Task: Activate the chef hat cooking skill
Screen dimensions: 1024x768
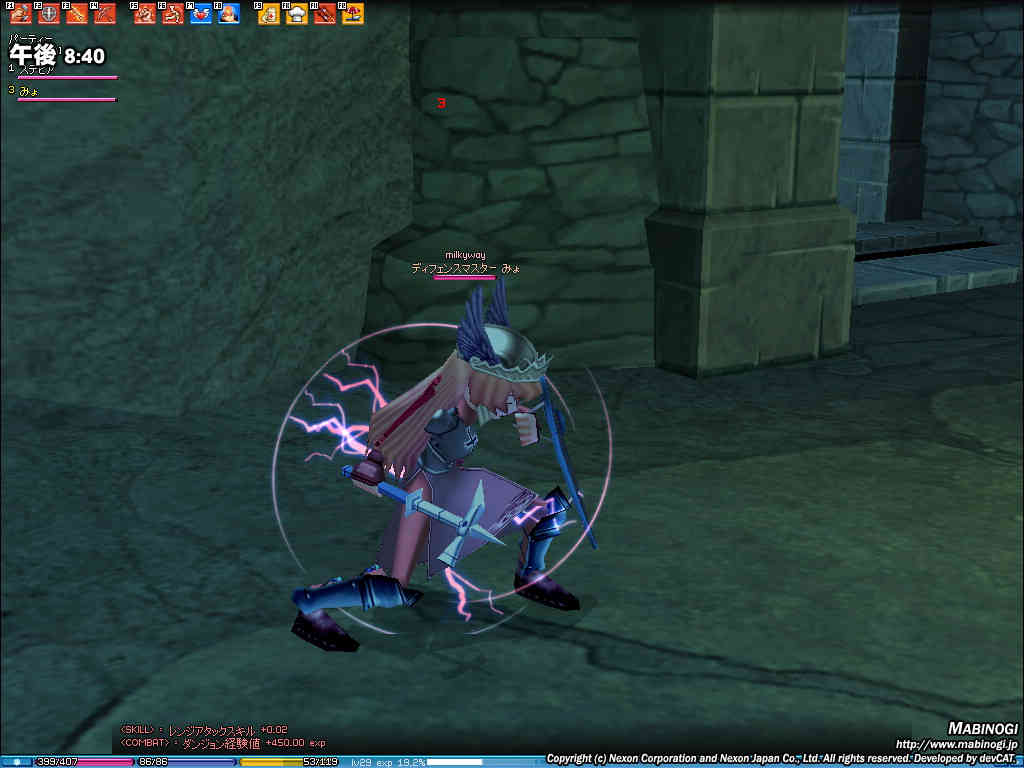Action: [297, 15]
